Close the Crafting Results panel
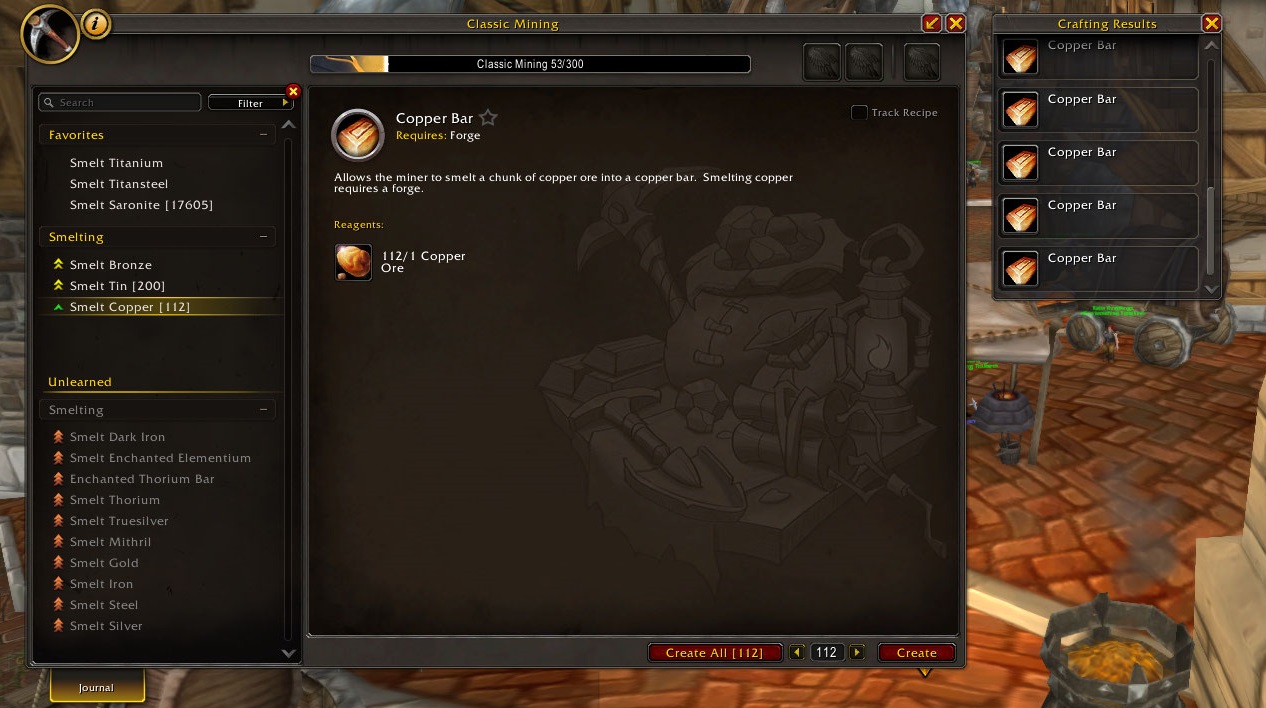 [1211, 23]
